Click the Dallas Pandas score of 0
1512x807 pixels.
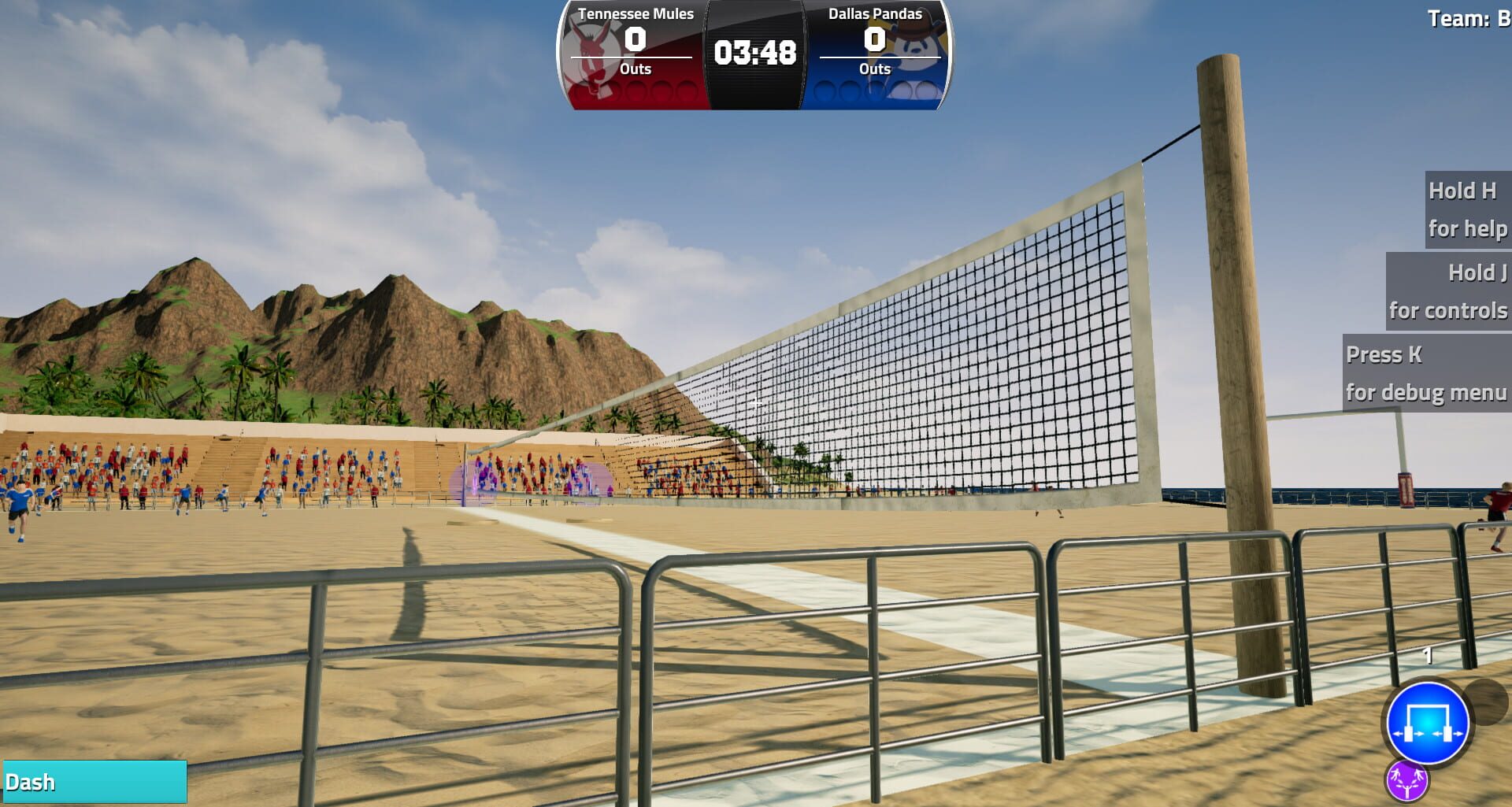[873, 41]
